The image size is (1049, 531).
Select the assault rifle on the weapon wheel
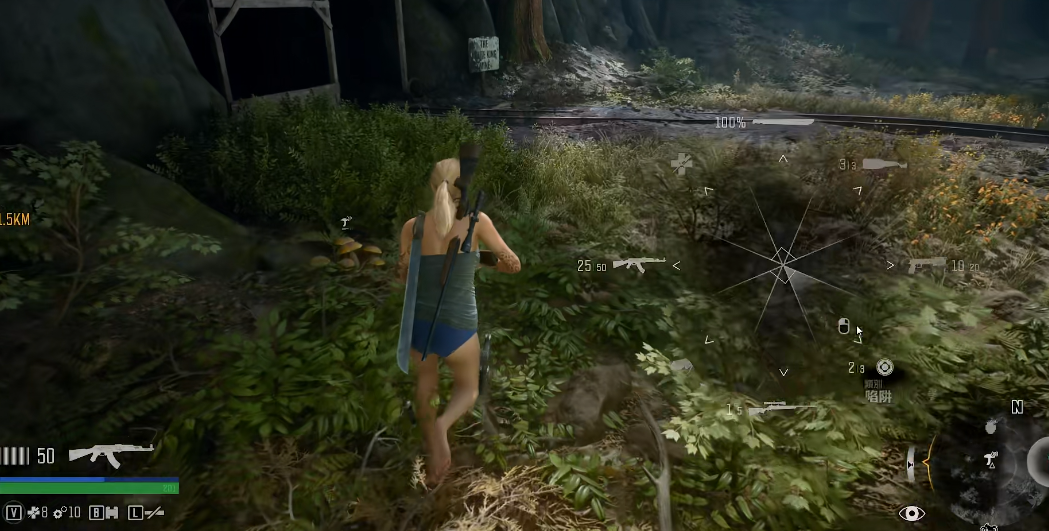(638, 264)
